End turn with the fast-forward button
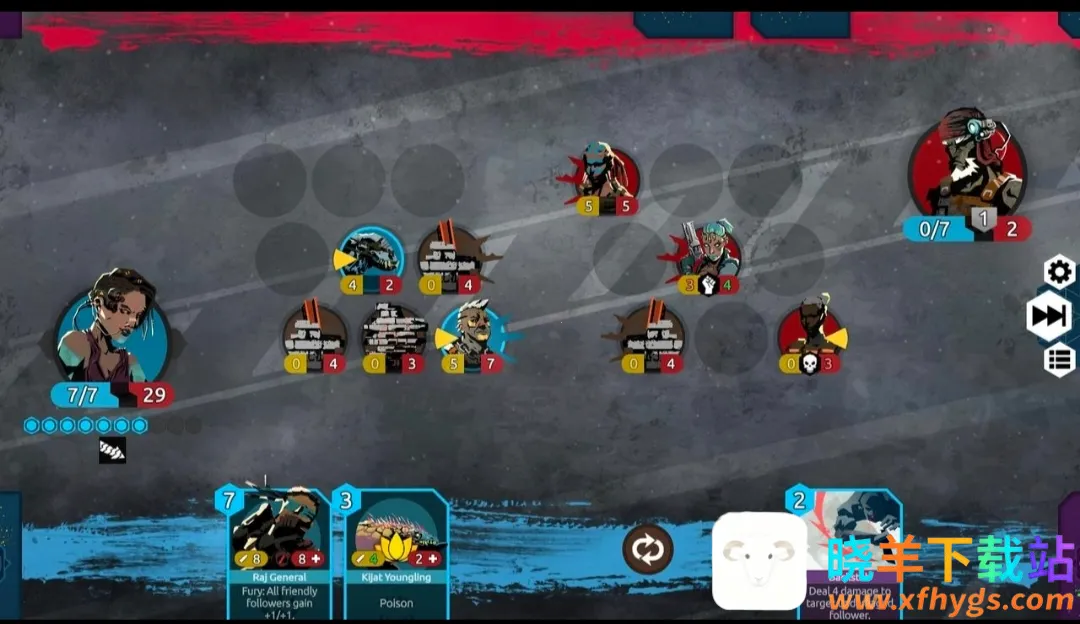The width and height of the screenshot is (1080, 624). (1049, 316)
